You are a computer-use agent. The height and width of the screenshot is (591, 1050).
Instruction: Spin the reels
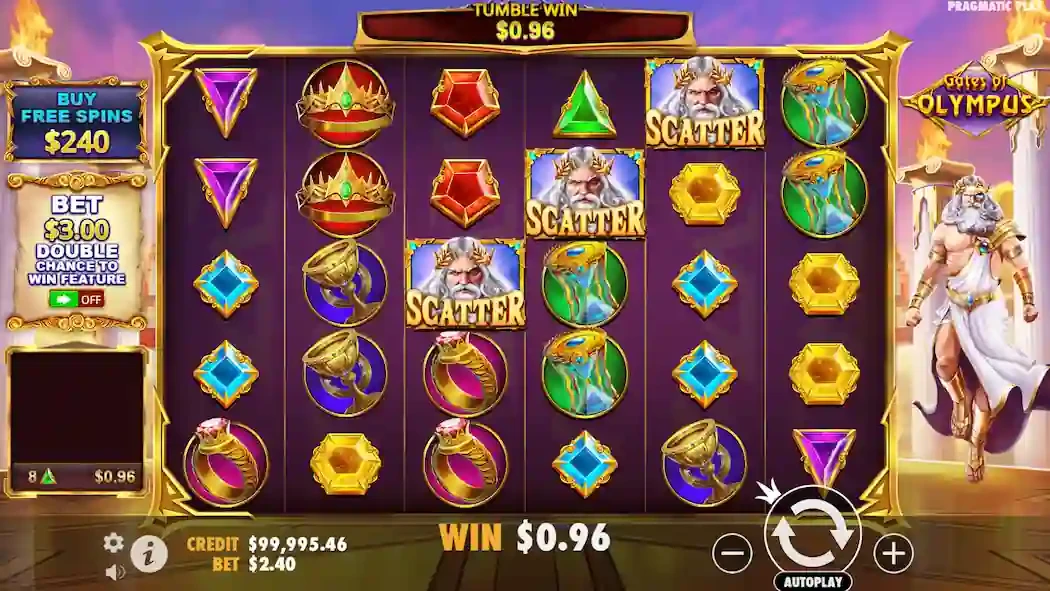coord(812,531)
